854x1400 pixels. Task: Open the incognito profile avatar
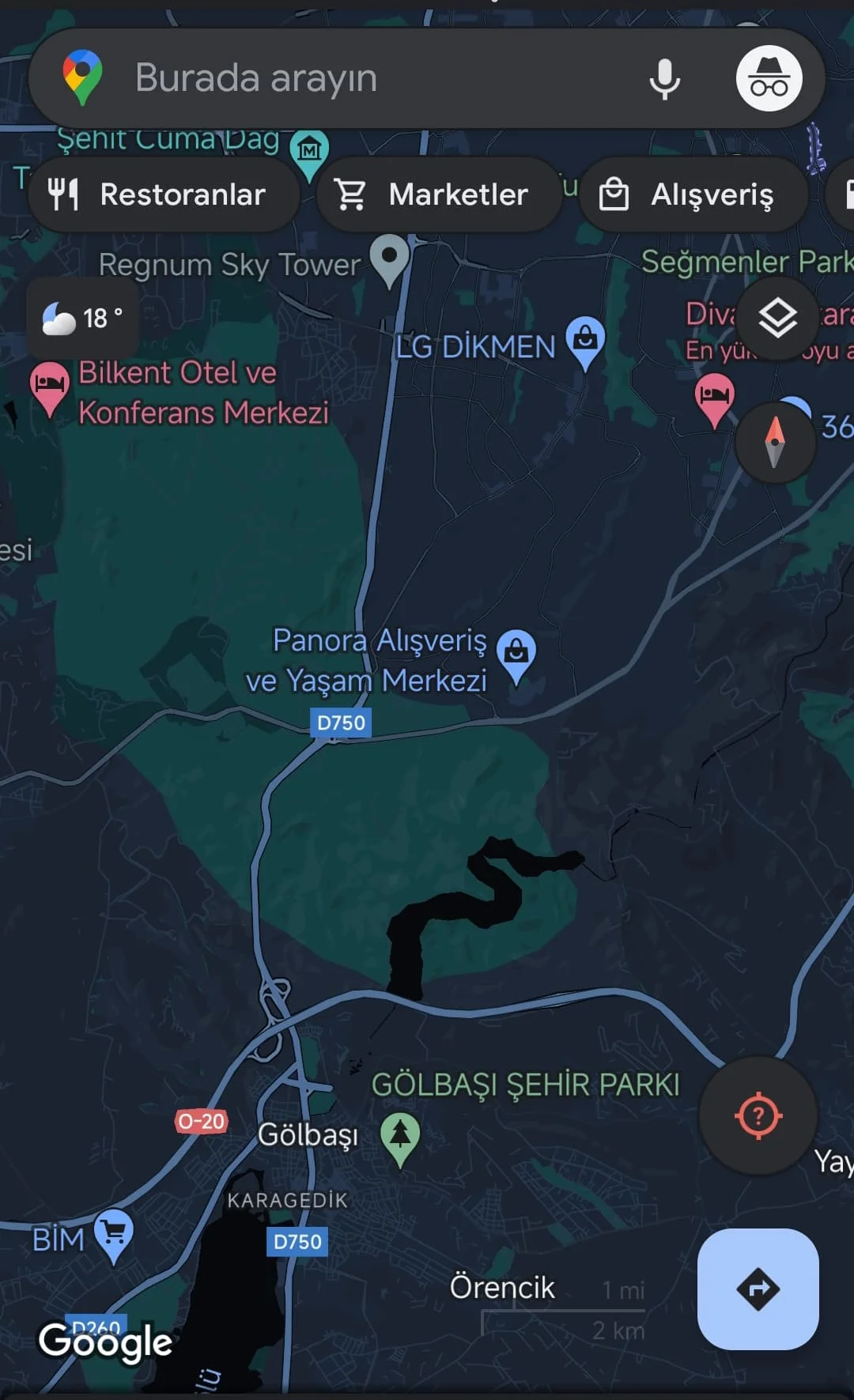[769, 78]
